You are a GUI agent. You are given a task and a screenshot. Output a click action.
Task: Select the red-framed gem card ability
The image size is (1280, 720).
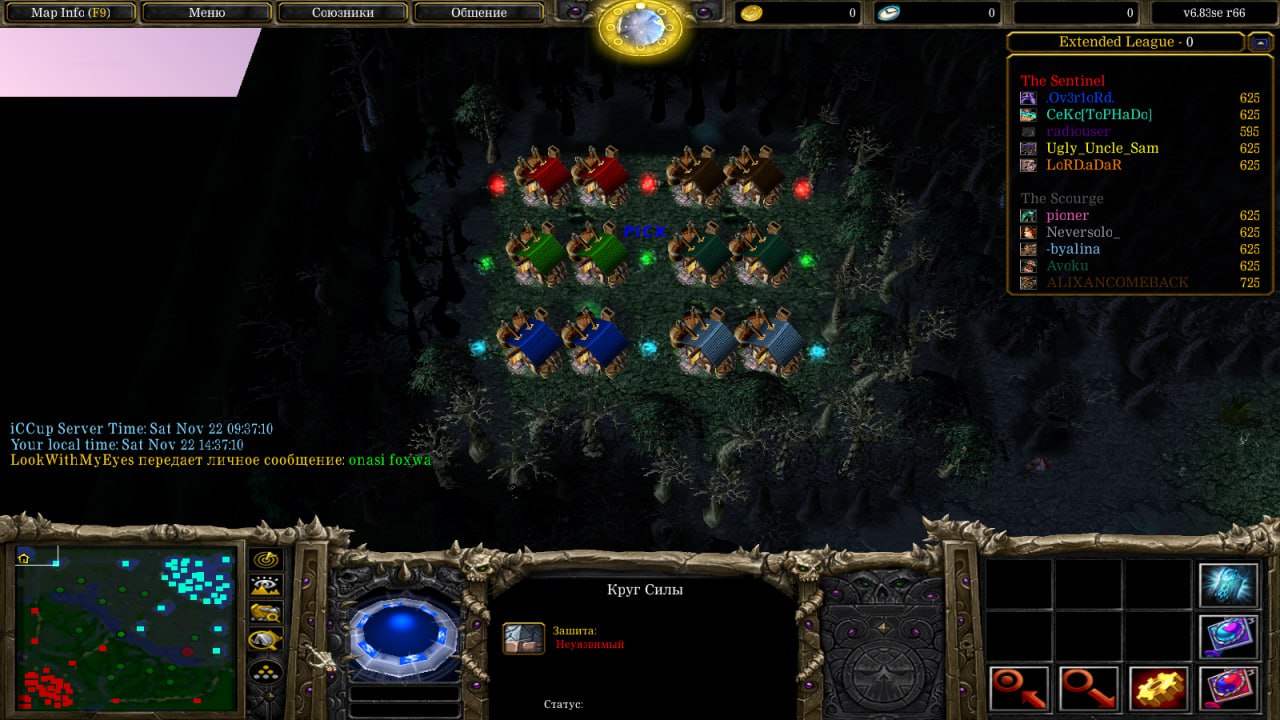coord(1228,689)
